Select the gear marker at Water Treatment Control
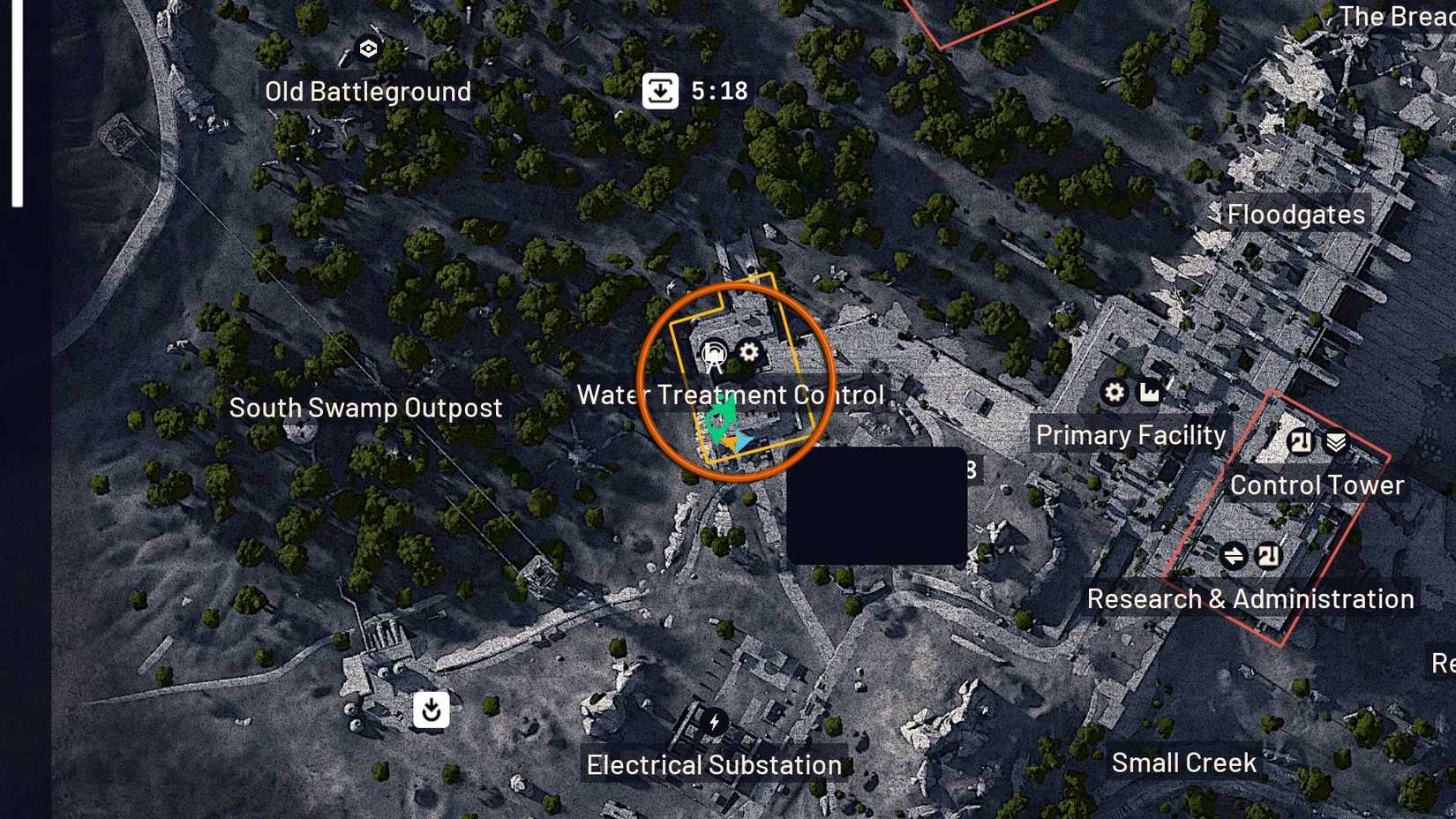Viewport: 1456px width, 819px height. (749, 352)
